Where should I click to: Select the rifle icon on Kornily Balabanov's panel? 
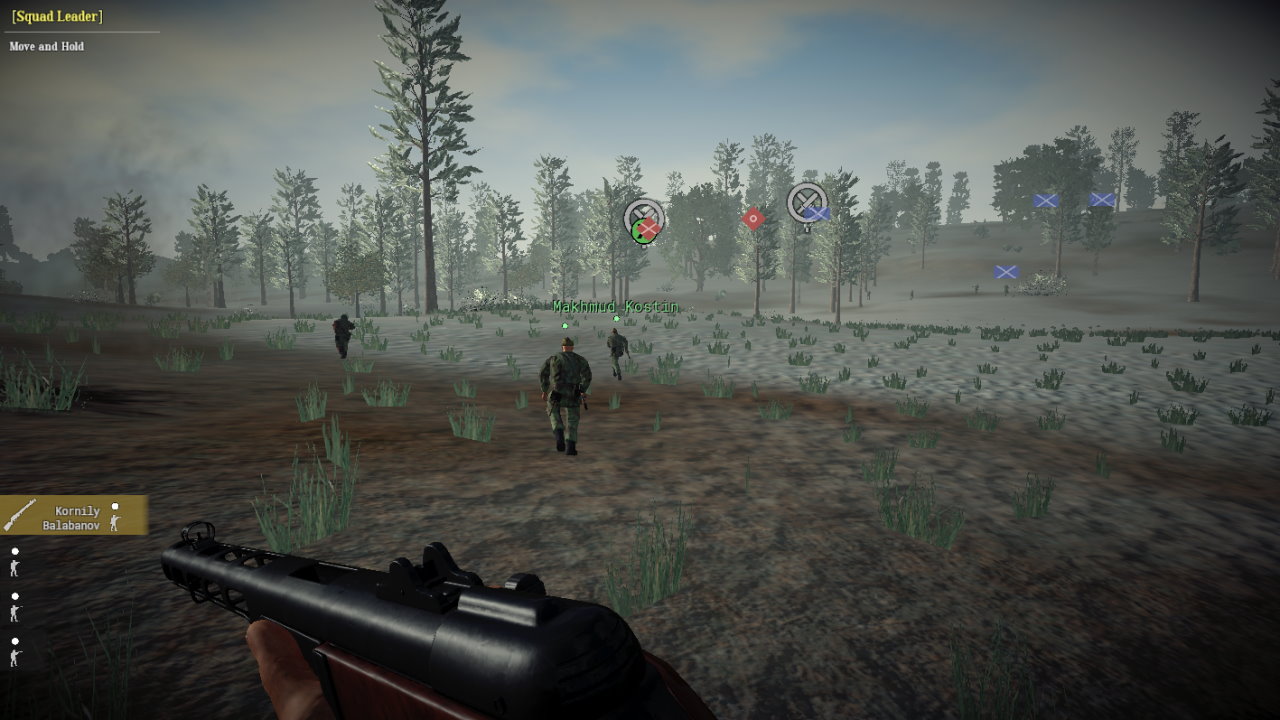[21, 516]
